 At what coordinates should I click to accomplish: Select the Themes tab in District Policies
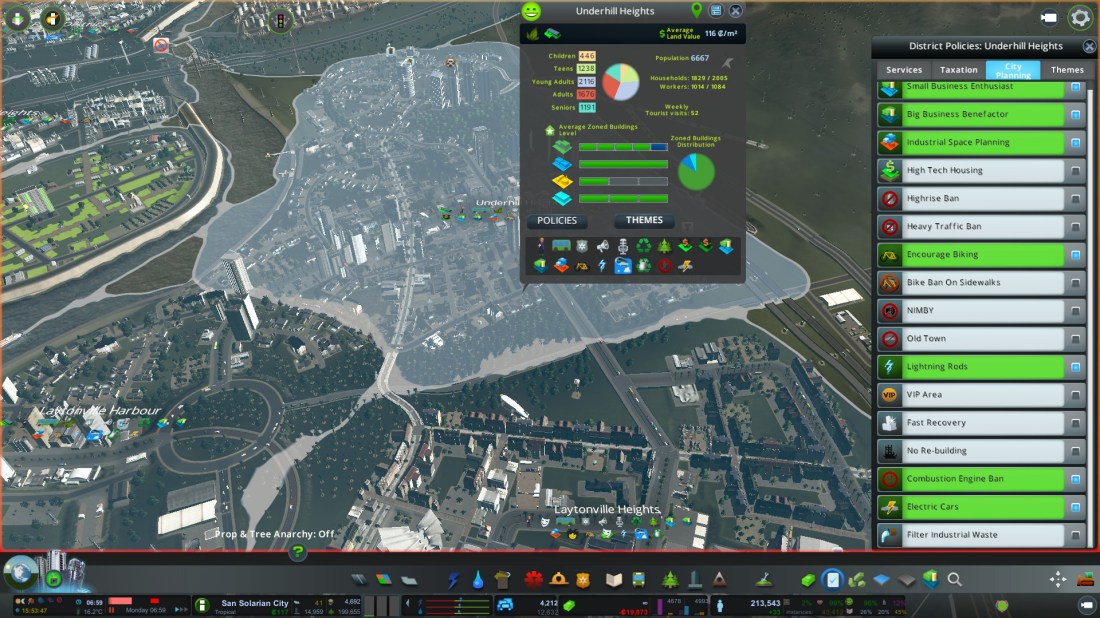tap(1067, 70)
